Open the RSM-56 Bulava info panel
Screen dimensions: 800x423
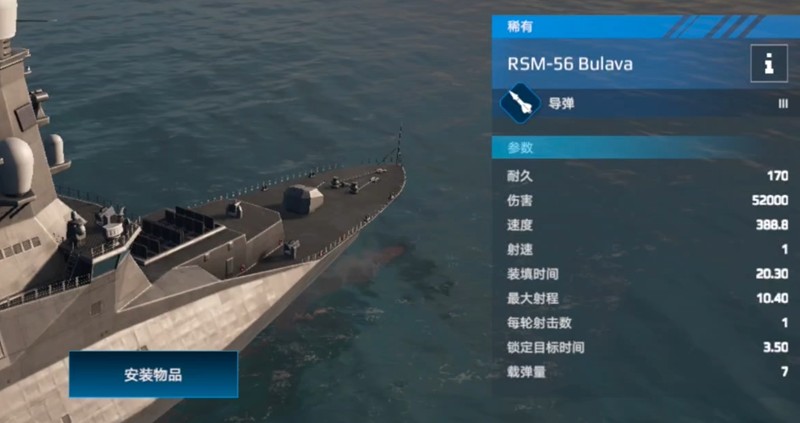tap(768, 64)
